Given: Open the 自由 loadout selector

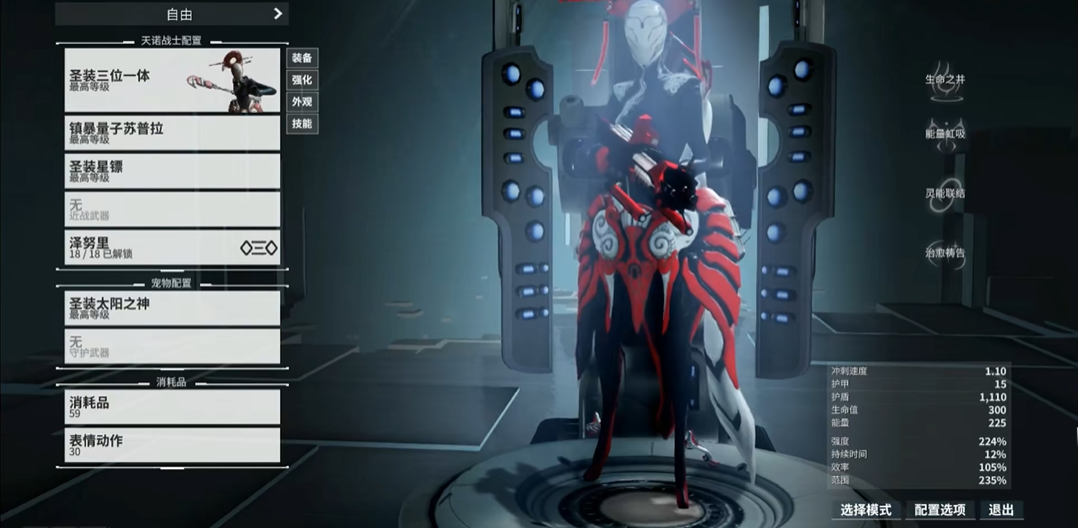Looking at the screenshot, I should pyautogui.click(x=171, y=14).
